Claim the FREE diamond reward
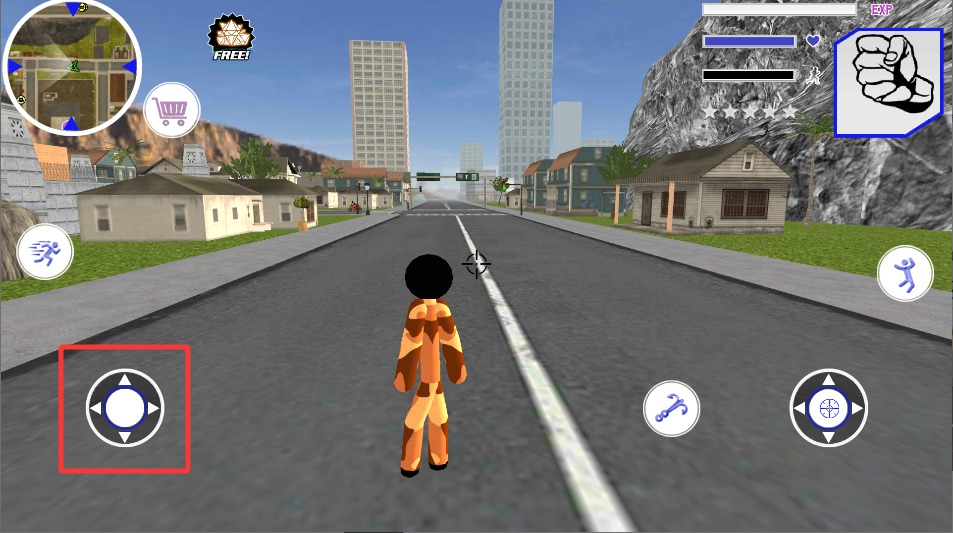Image resolution: width=953 pixels, height=533 pixels. [x=229, y=38]
